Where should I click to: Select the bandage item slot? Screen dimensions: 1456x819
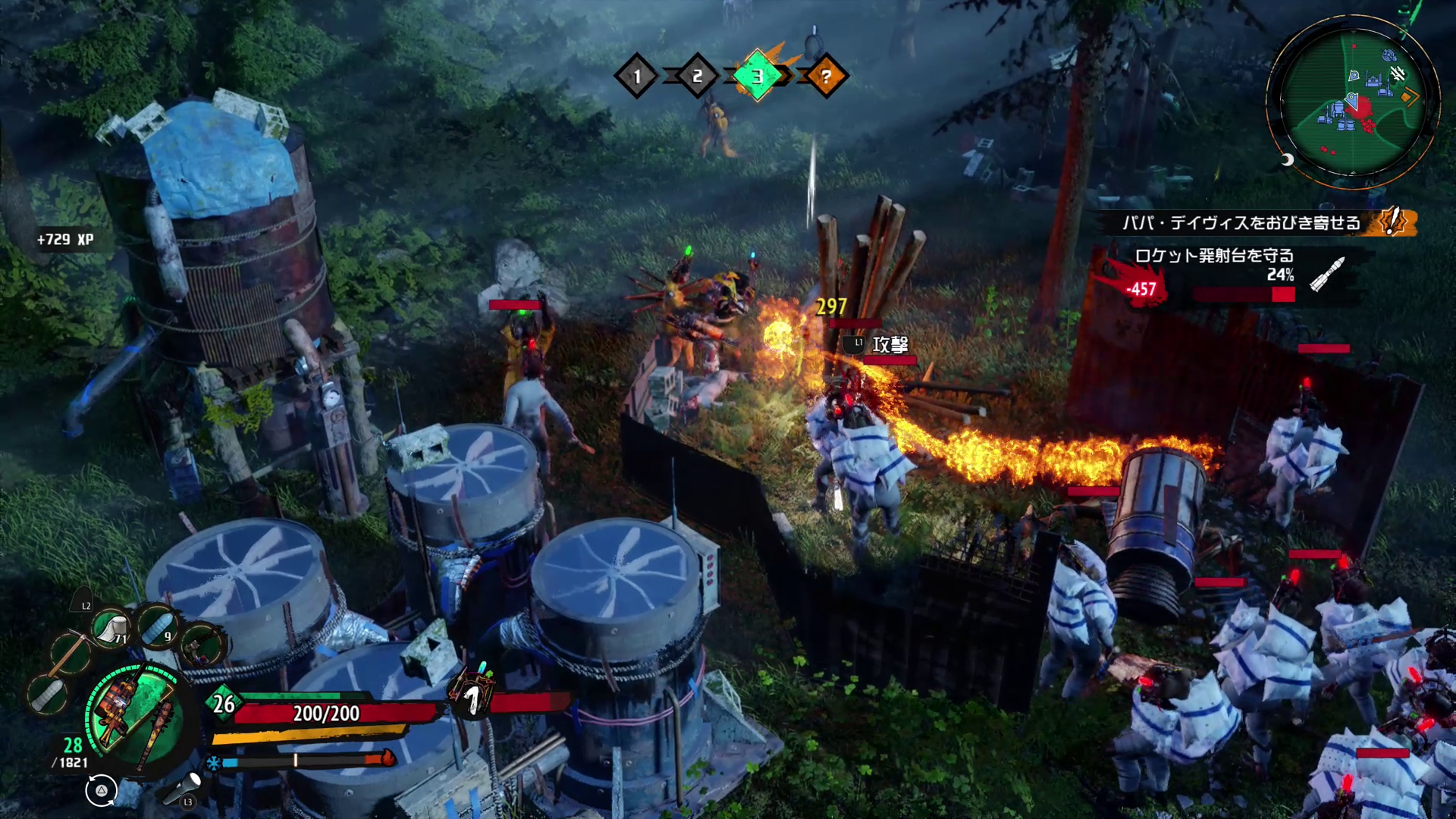(111, 629)
